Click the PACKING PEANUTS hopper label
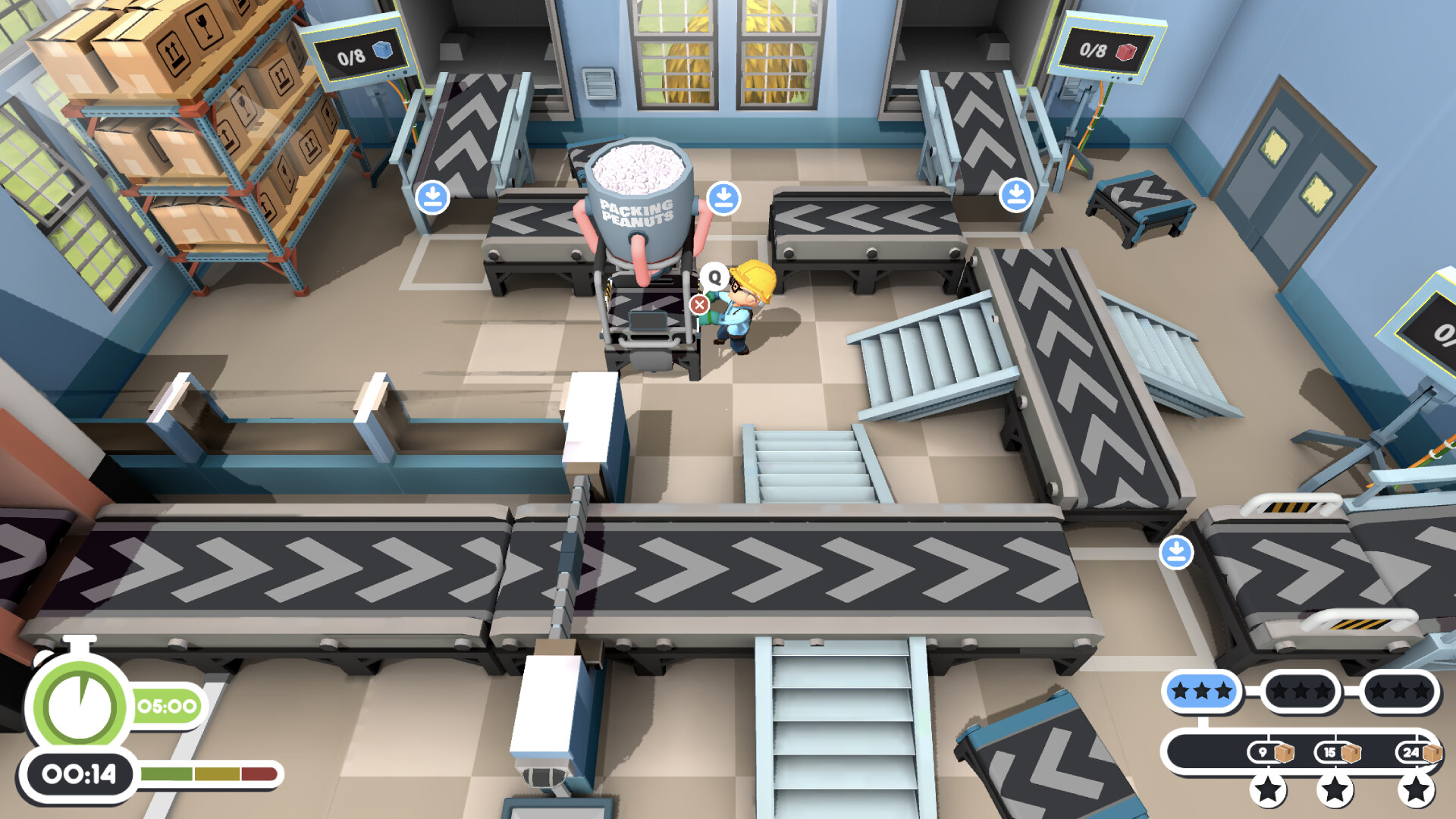 click(x=637, y=211)
